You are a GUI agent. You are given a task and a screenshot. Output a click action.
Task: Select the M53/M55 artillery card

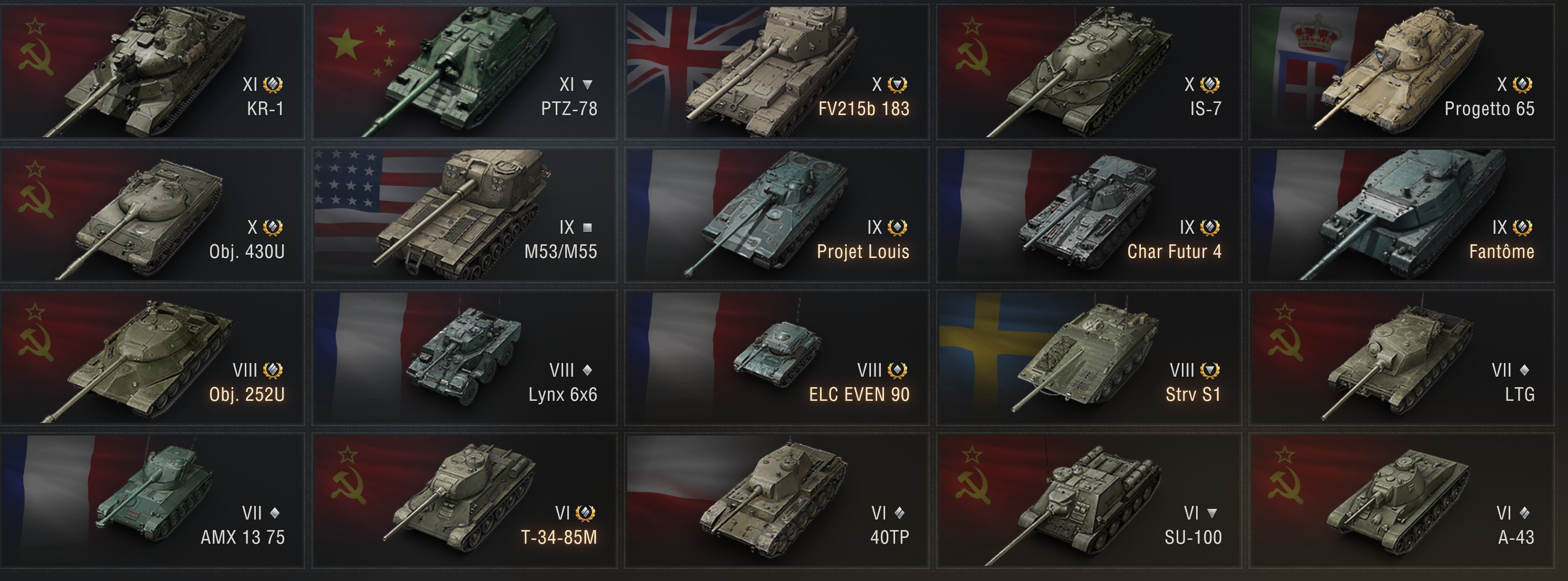[x=464, y=214]
